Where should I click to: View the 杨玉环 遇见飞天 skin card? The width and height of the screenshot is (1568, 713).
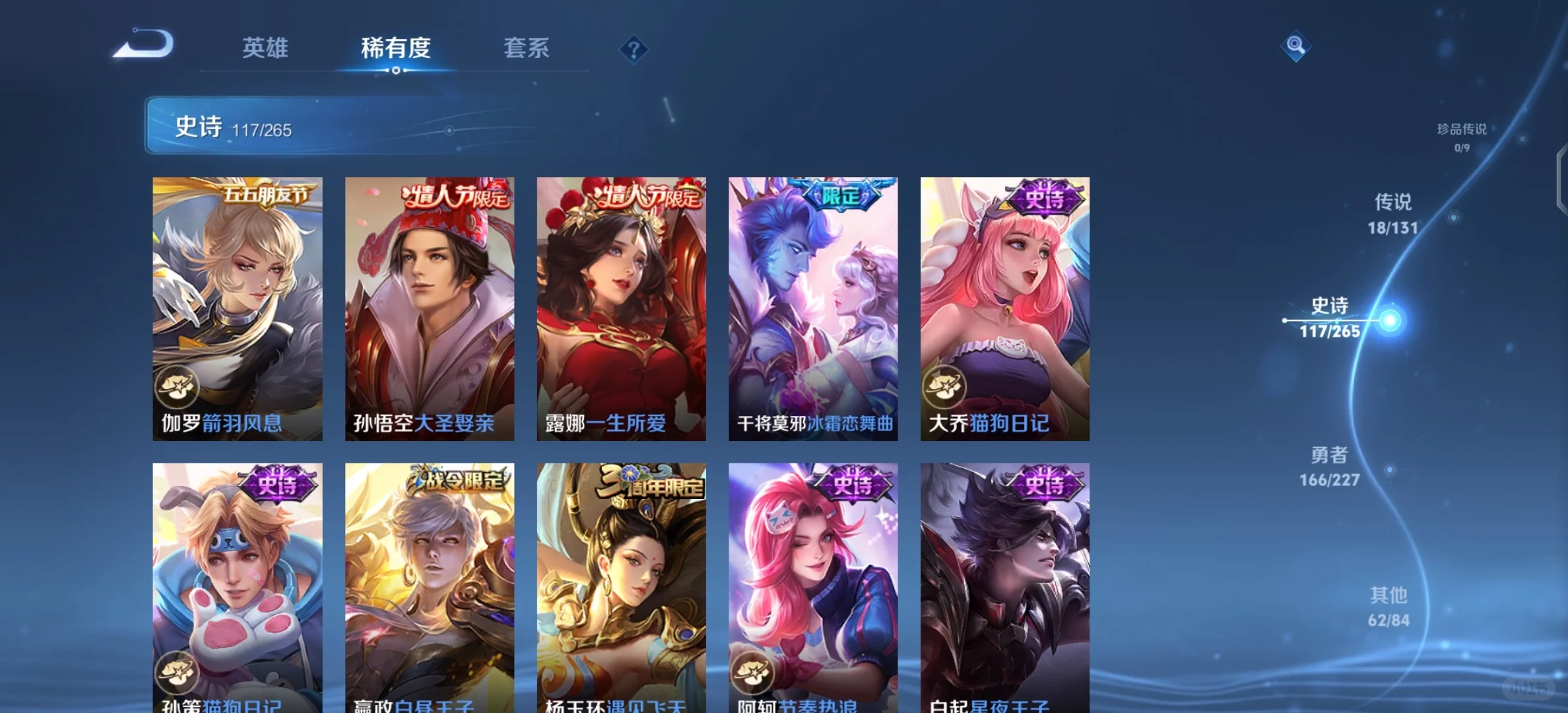point(621,588)
